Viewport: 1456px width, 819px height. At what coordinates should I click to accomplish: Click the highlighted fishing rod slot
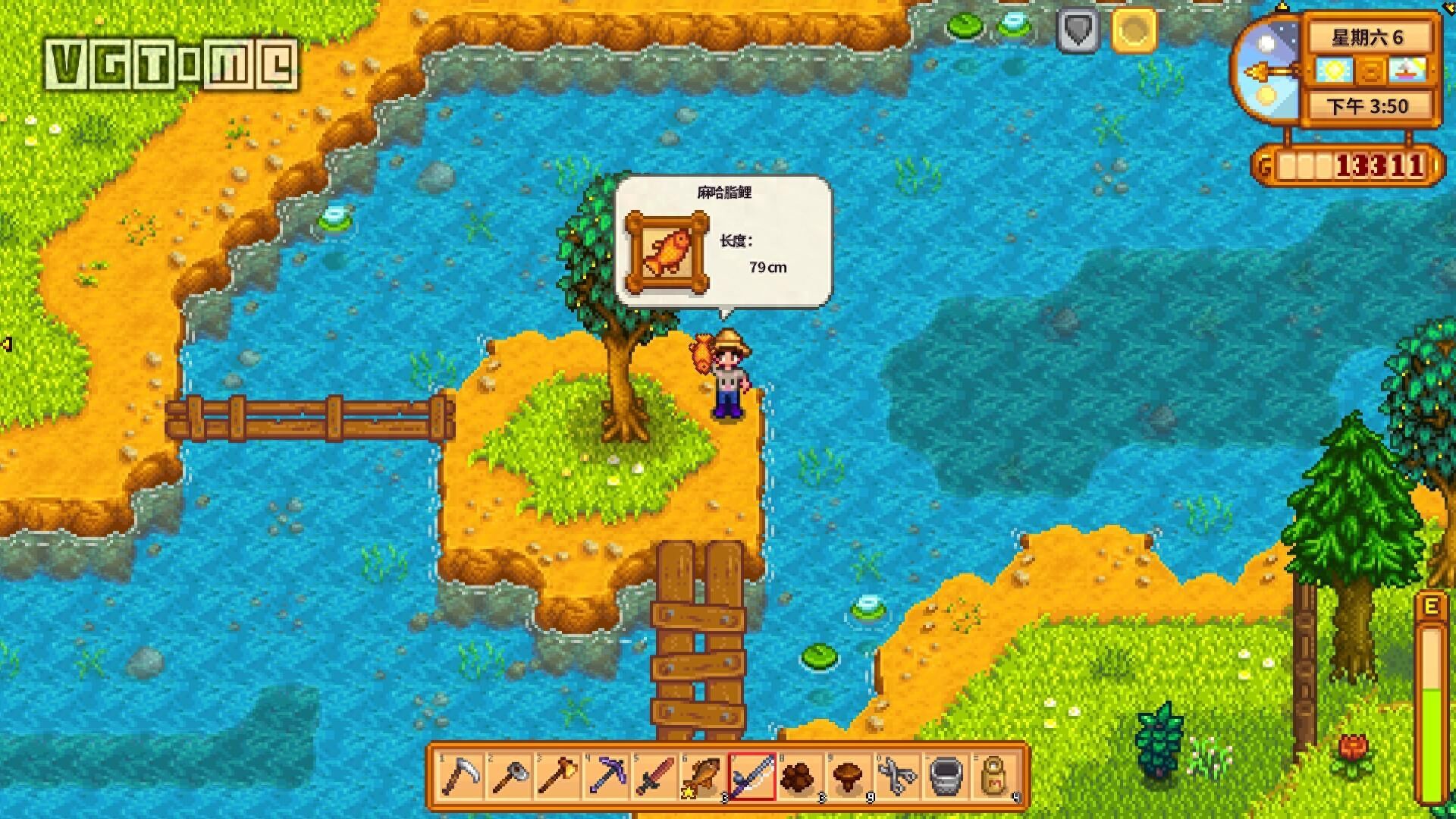[x=752, y=777]
